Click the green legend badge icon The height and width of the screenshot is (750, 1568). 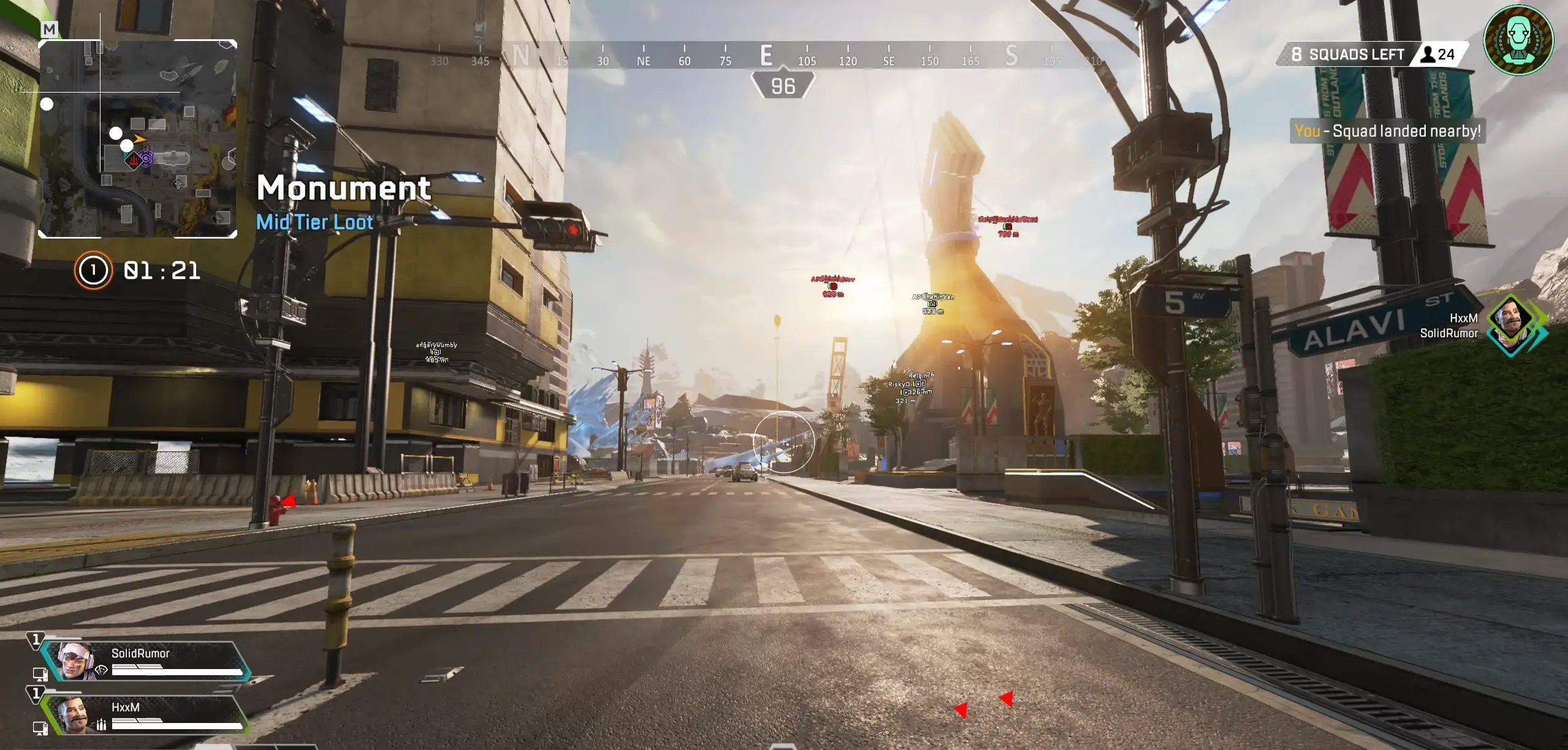coord(1518,39)
